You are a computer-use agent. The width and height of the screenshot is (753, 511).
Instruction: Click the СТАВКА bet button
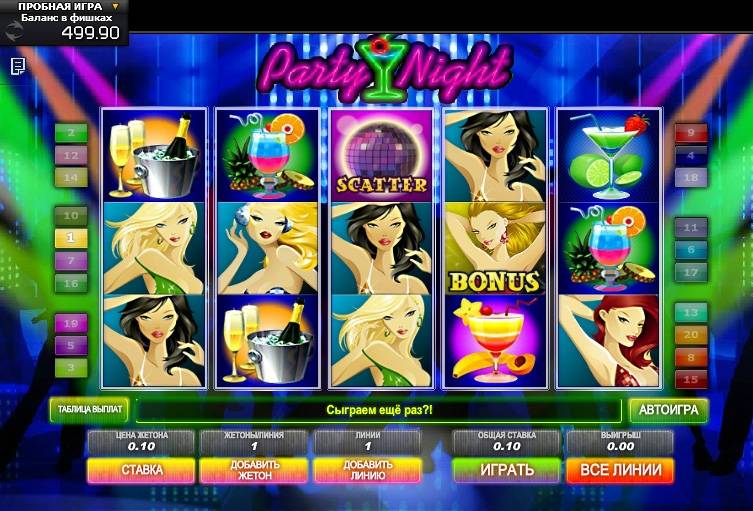(x=141, y=470)
